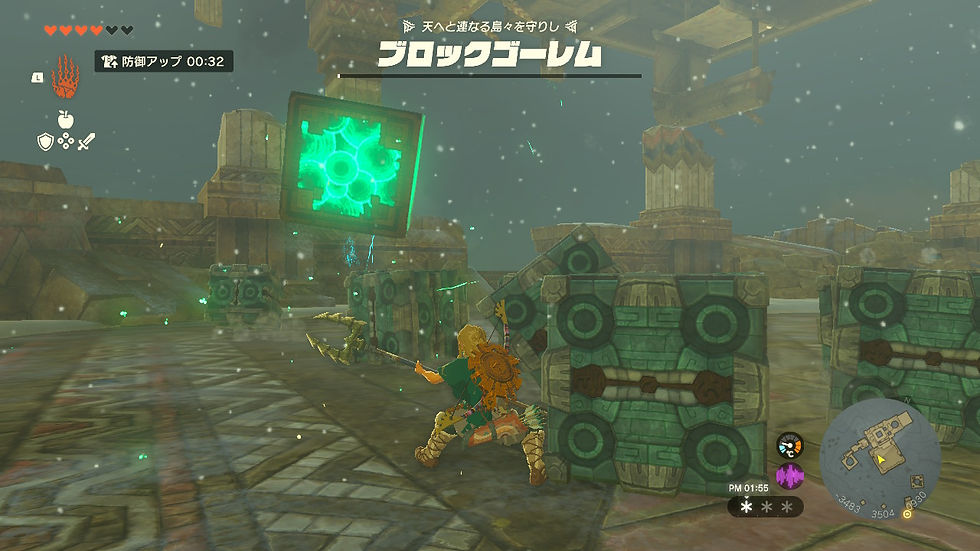This screenshot has height=551, width=980.
Task: Select the snowflake weather forecast panel
Action: click(765, 507)
